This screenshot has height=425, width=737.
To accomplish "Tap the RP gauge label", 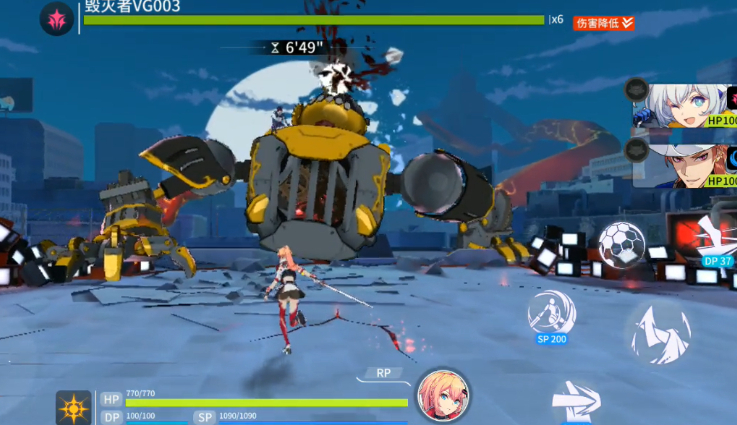I will click(384, 373).
